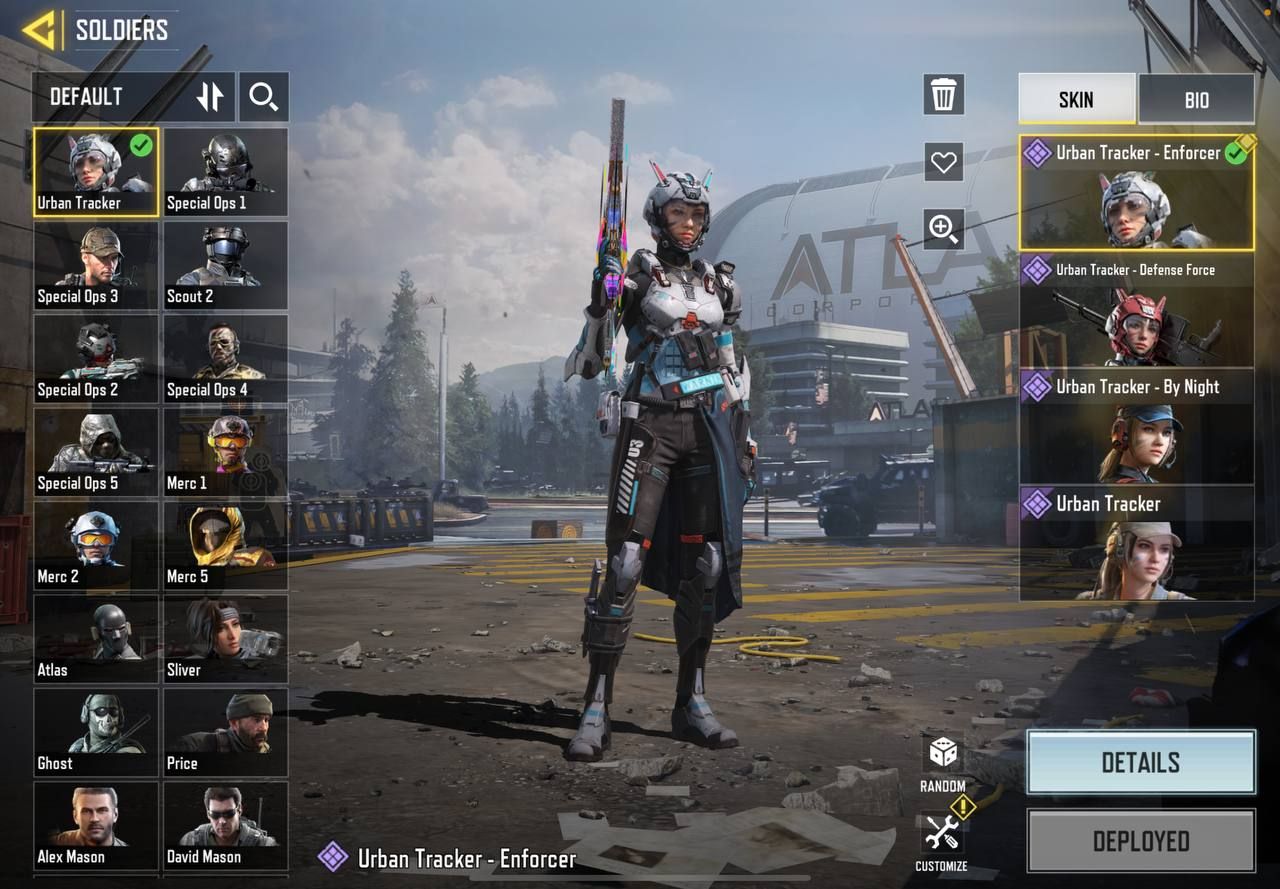Choose the Scout 2 soldier tile
The height and width of the screenshot is (889, 1280).
(x=225, y=265)
